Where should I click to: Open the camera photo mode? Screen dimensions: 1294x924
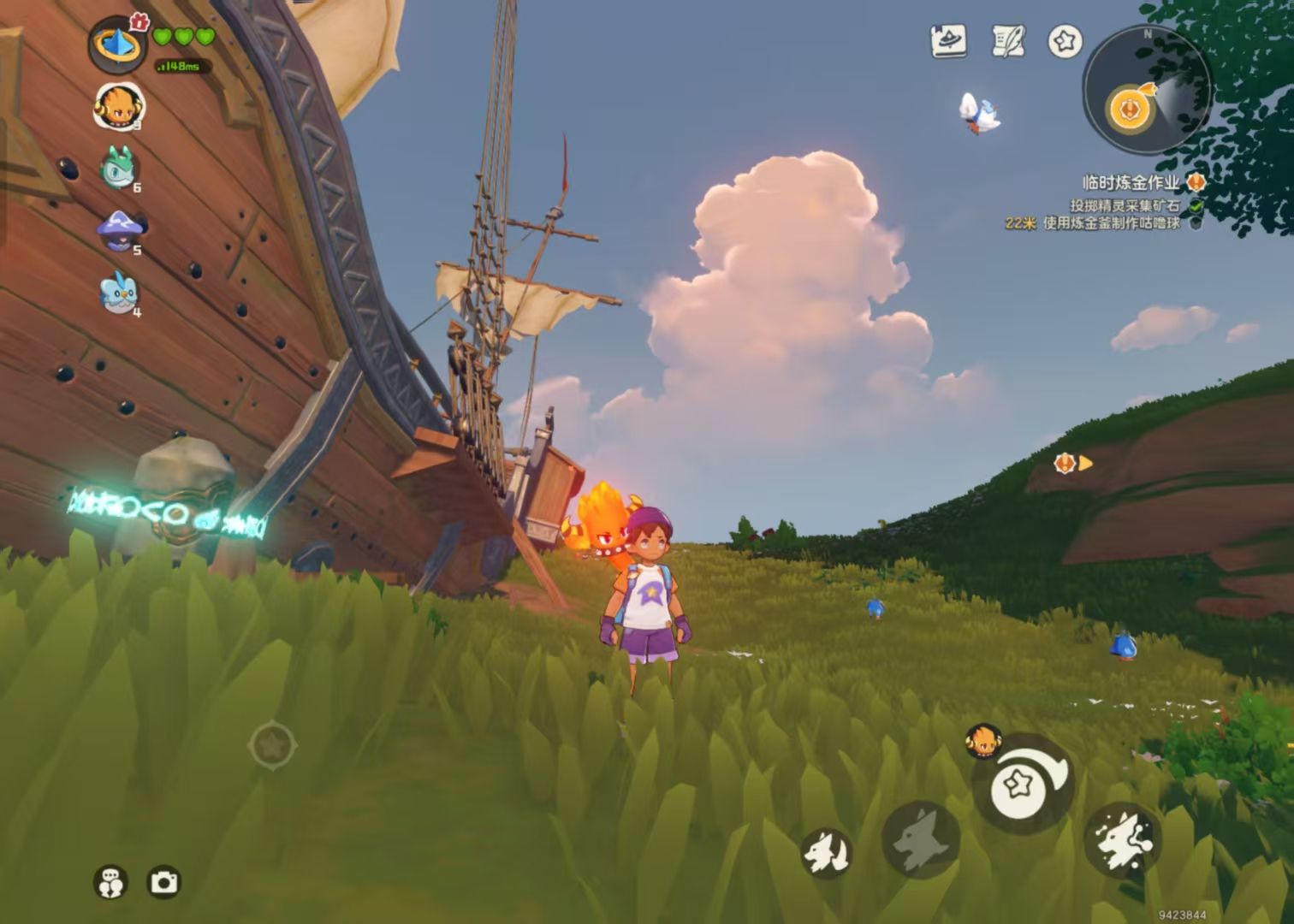(164, 882)
